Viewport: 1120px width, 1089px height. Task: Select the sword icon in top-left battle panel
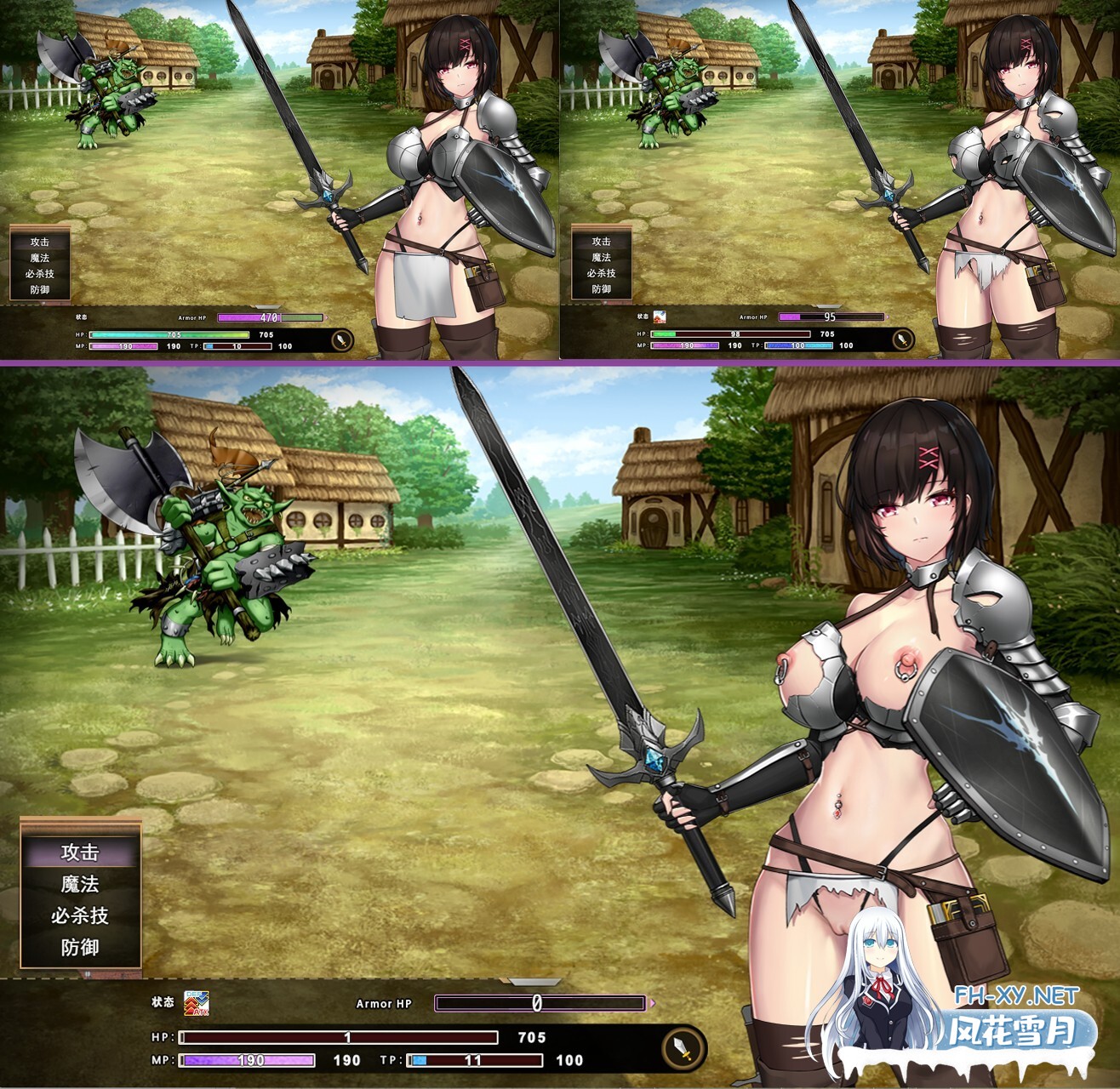[x=340, y=337]
